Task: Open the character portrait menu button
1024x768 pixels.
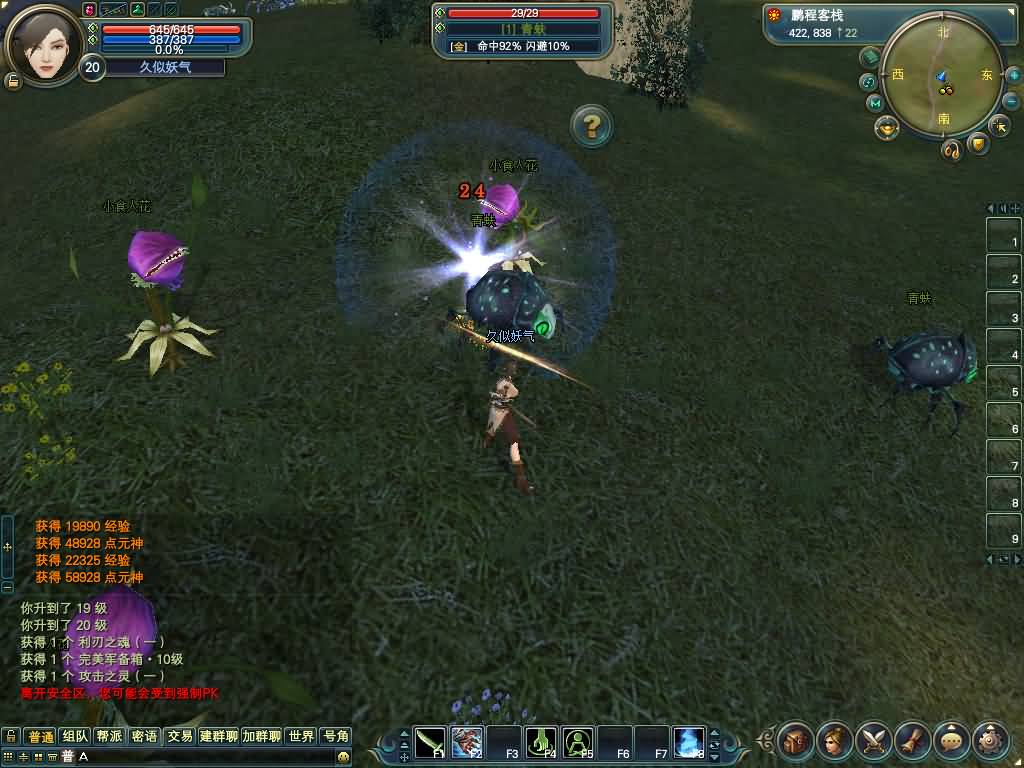Action: 834,741
